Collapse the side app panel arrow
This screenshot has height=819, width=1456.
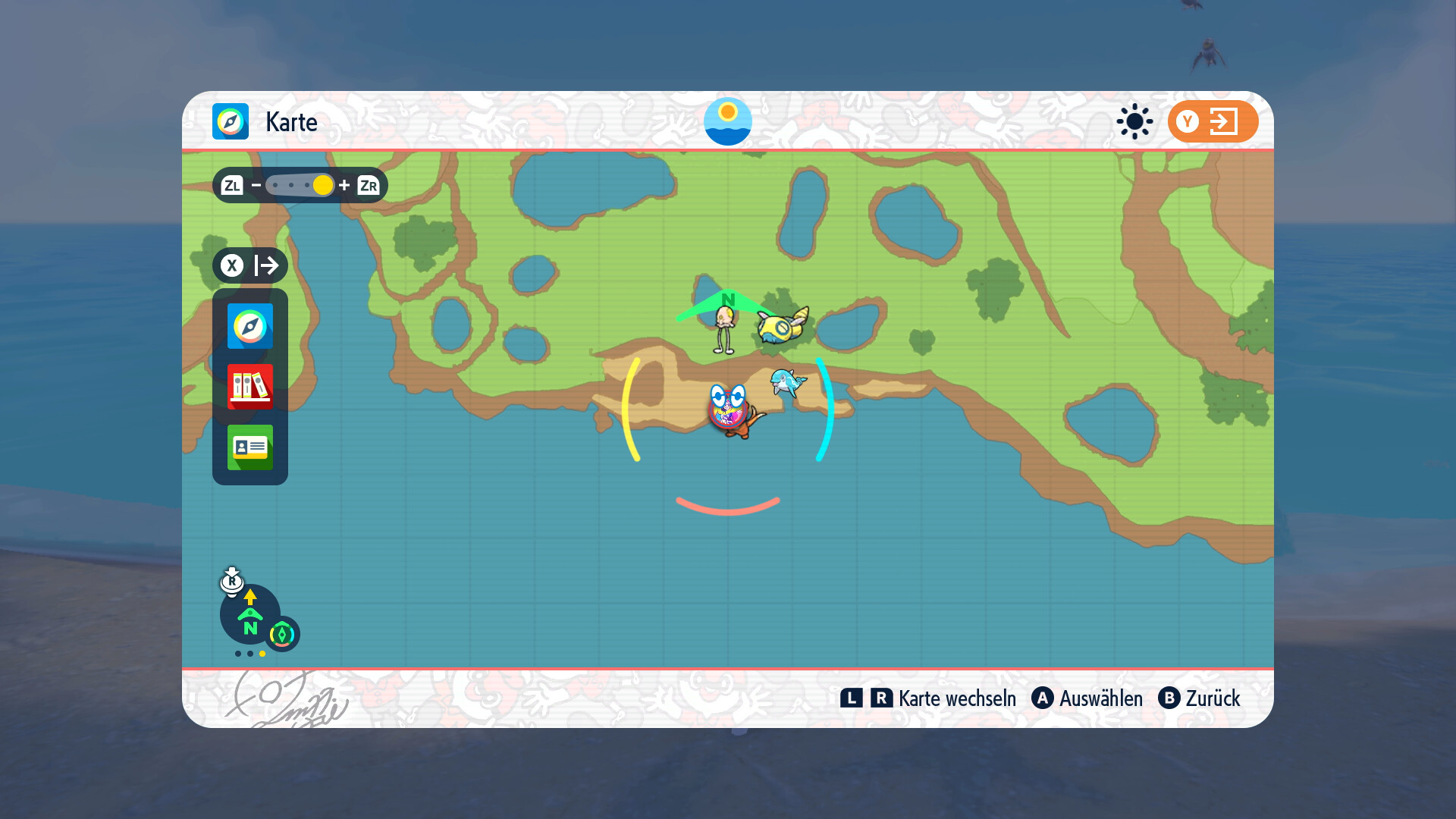click(x=250, y=265)
